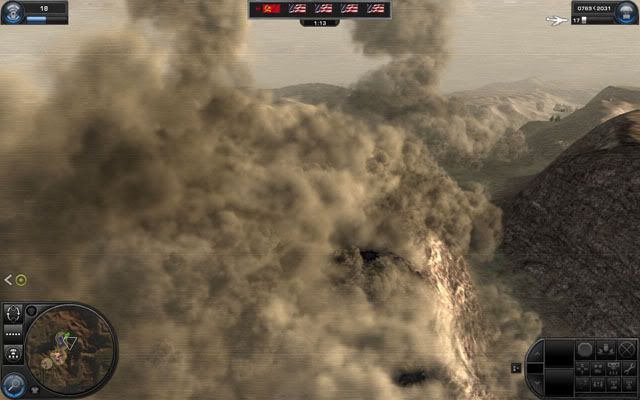Click the dotted line button beside minimap
Viewport: 640px width, 400px height.
pos(13,331)
